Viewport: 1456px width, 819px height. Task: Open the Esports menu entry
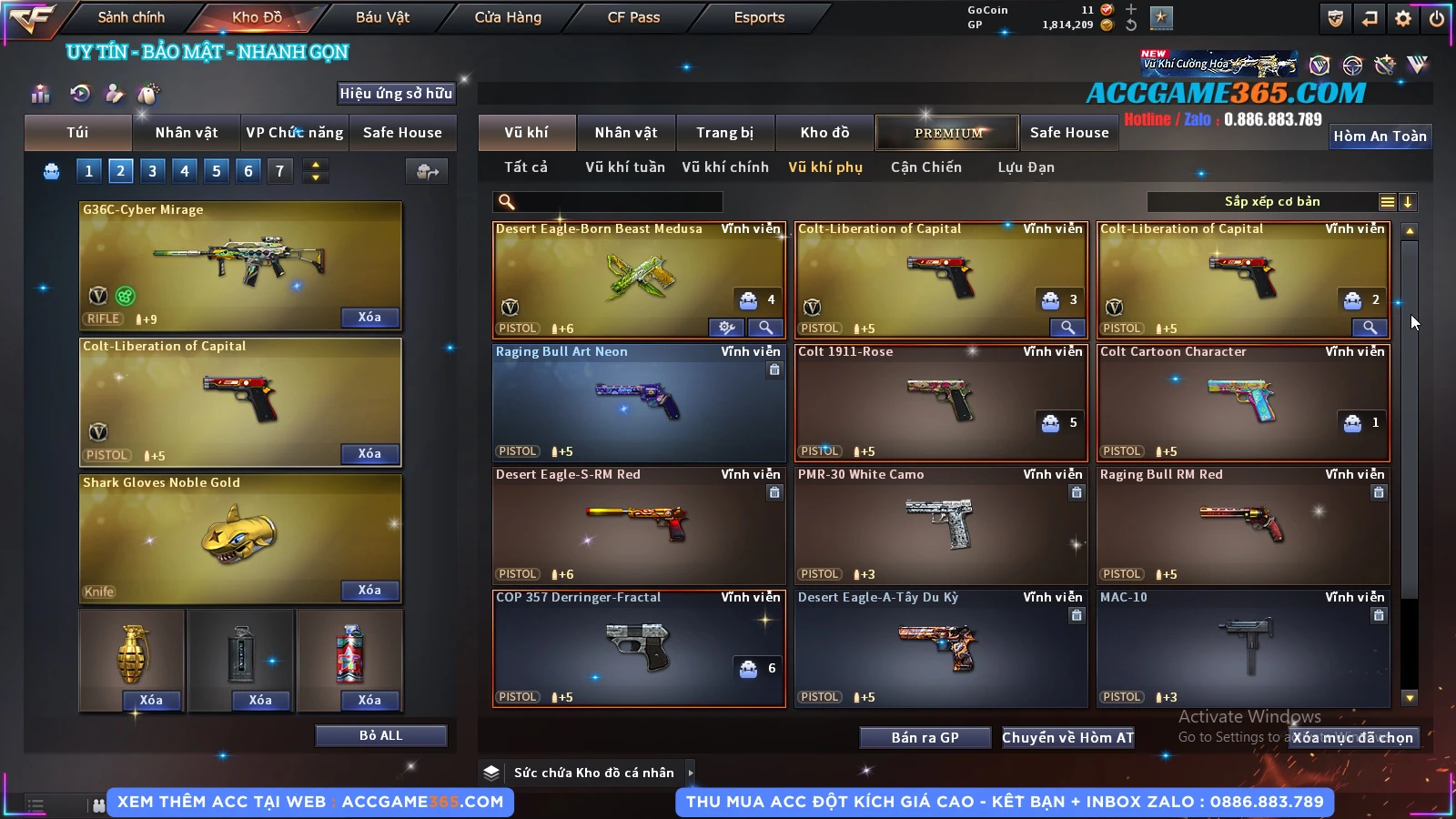coord(759,17)
